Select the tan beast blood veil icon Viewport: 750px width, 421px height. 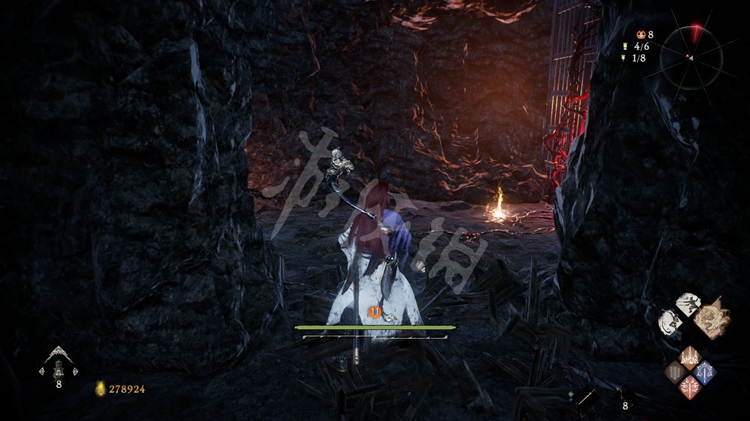(x=712, y=320)
